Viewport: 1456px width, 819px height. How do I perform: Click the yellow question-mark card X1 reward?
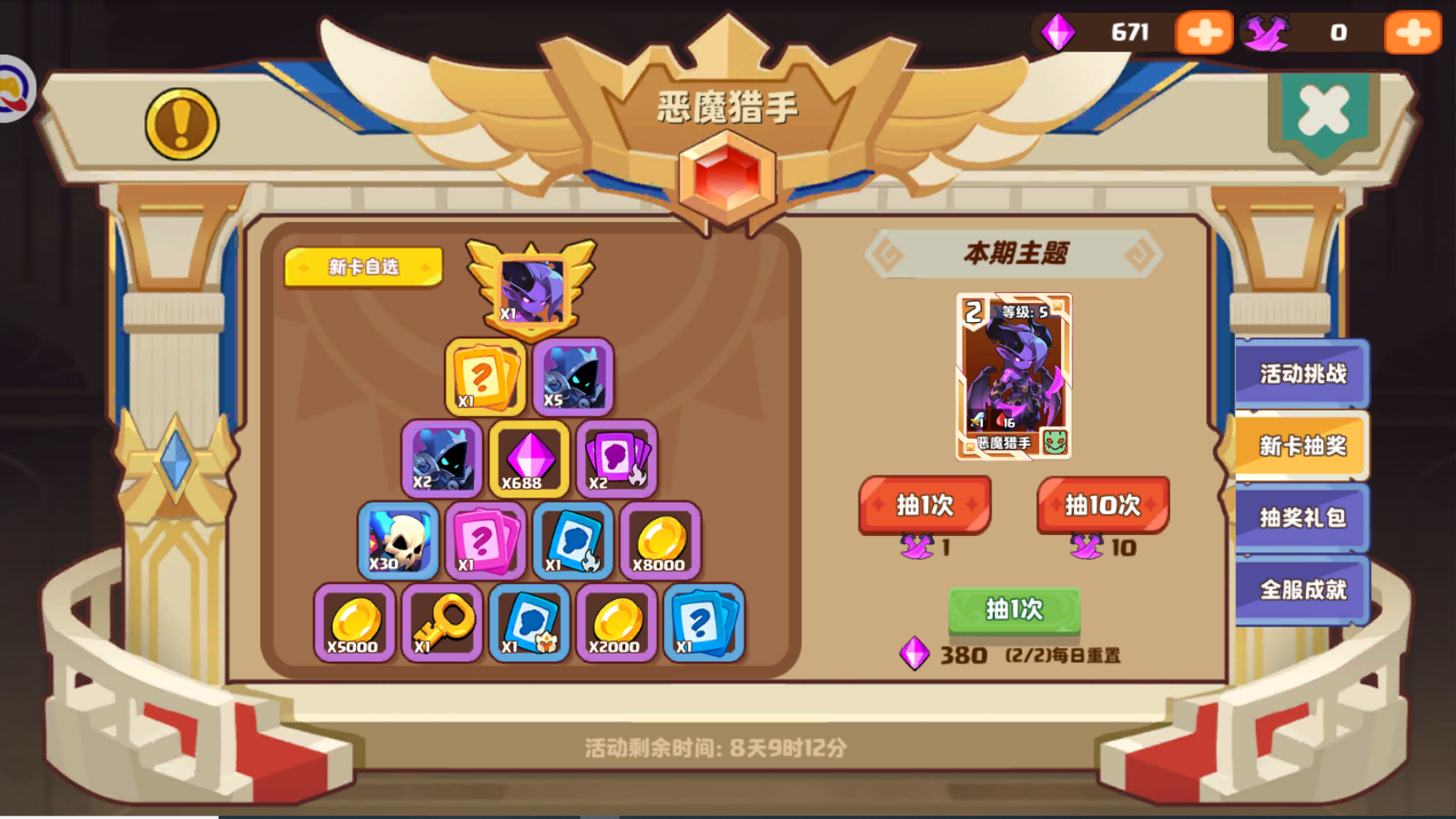[x=485, y=379]
